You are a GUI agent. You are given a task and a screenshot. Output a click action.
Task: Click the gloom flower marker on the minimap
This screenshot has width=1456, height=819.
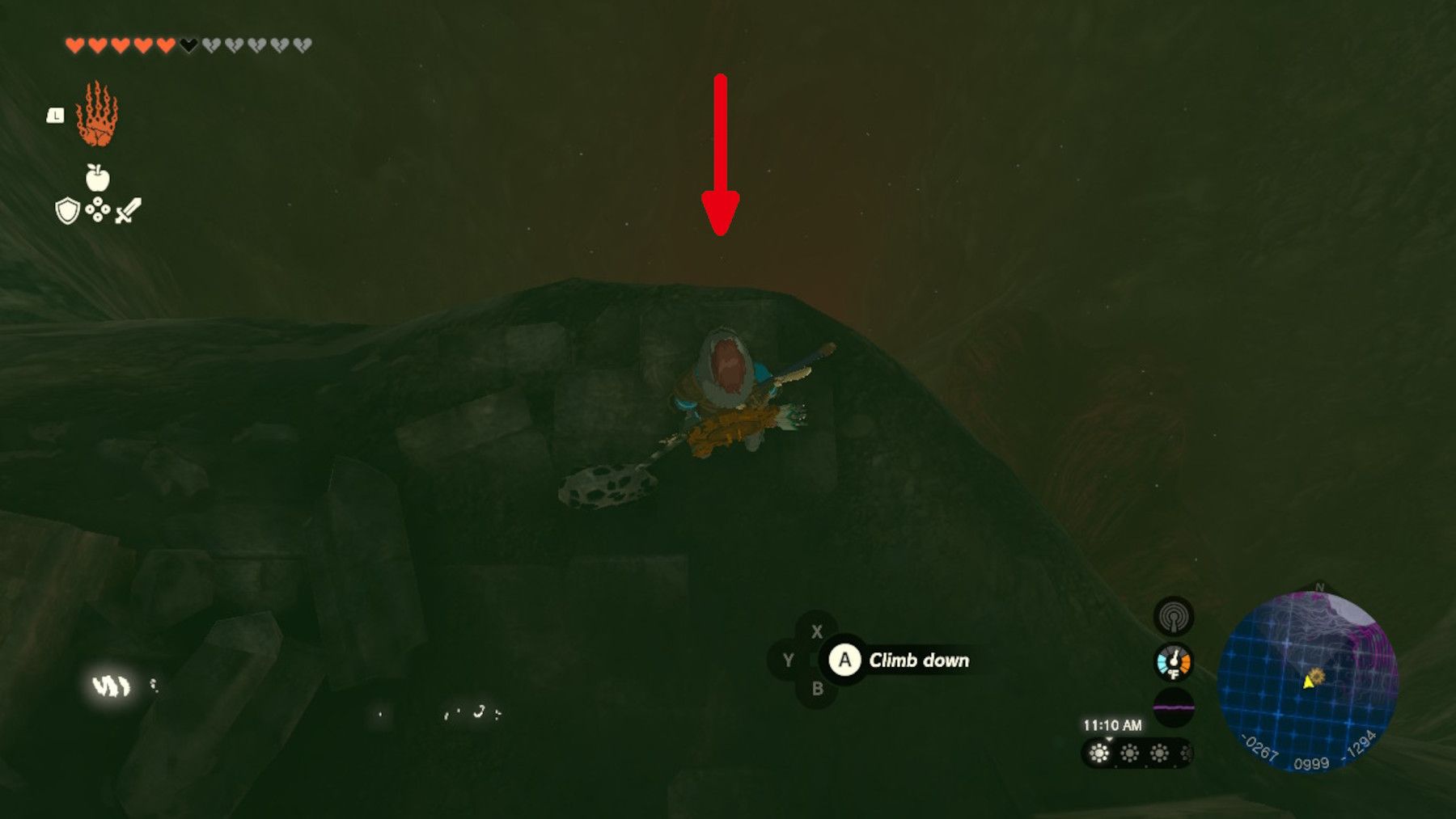[1317, 675]
